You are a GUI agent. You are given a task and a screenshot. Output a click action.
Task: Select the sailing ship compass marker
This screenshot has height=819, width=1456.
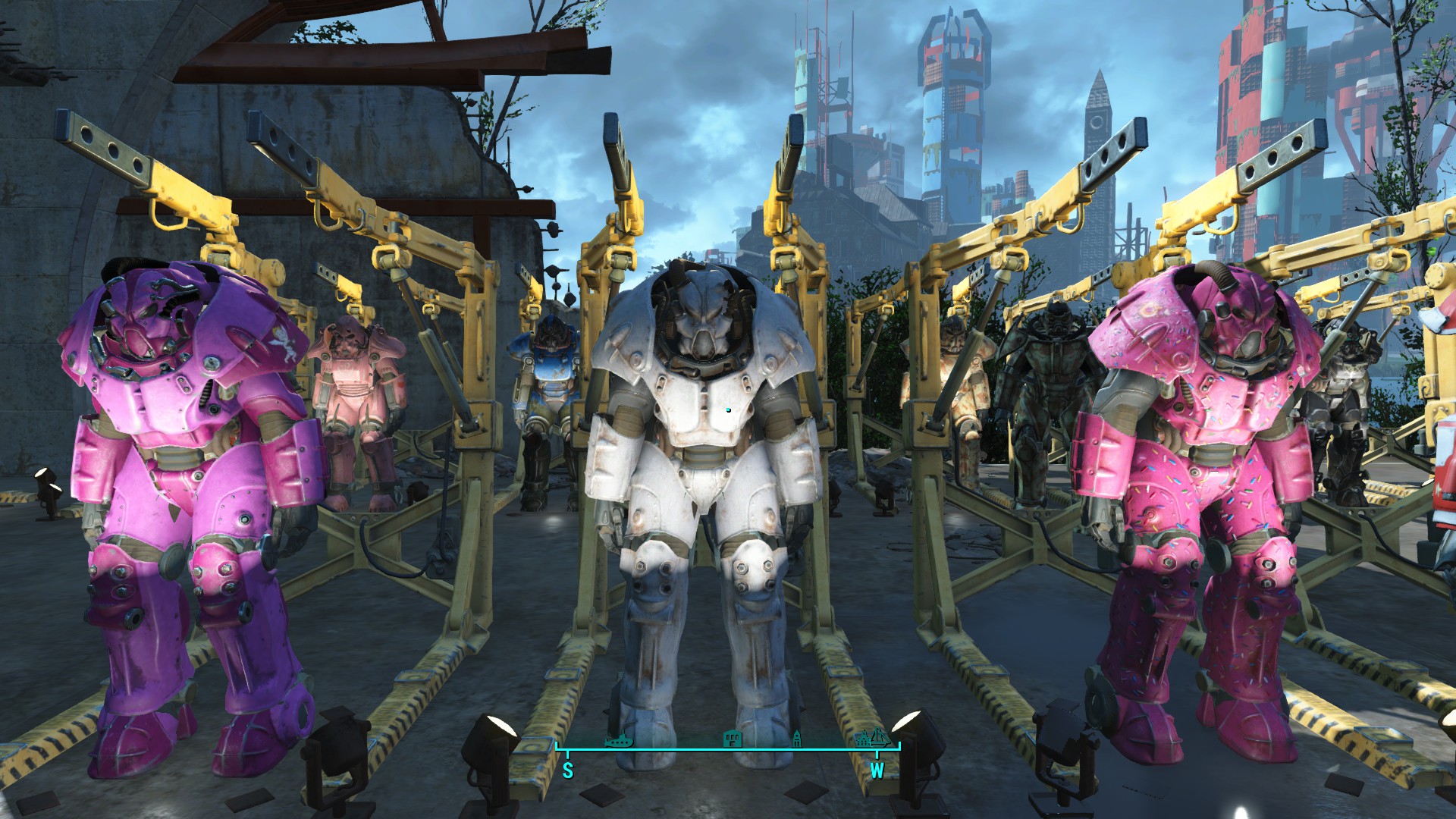point(877,736)
